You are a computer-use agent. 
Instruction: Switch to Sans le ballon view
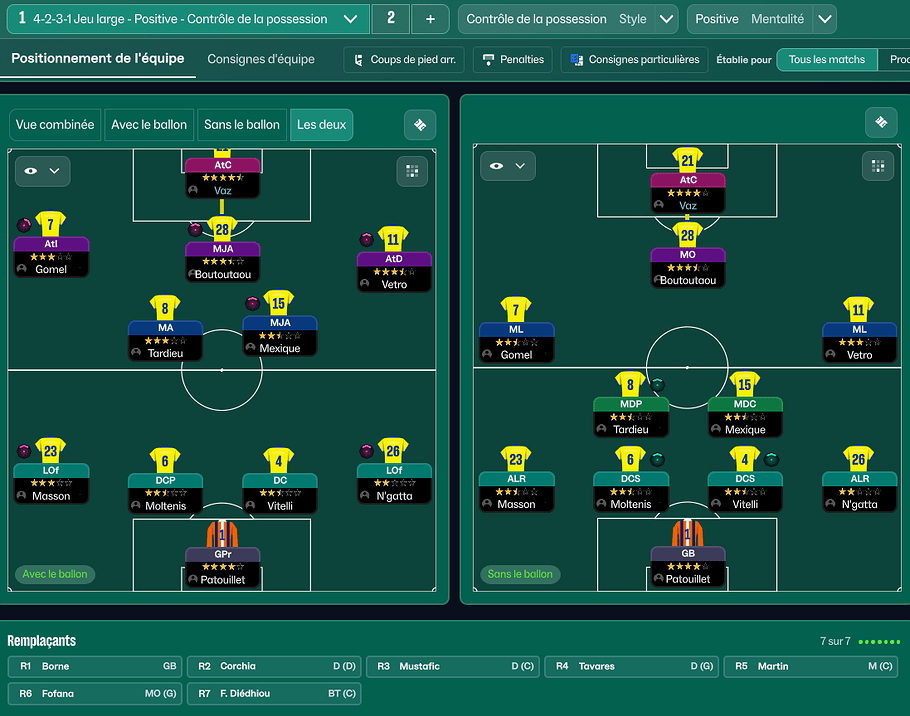pyautogui.click(x=242, y=125)
